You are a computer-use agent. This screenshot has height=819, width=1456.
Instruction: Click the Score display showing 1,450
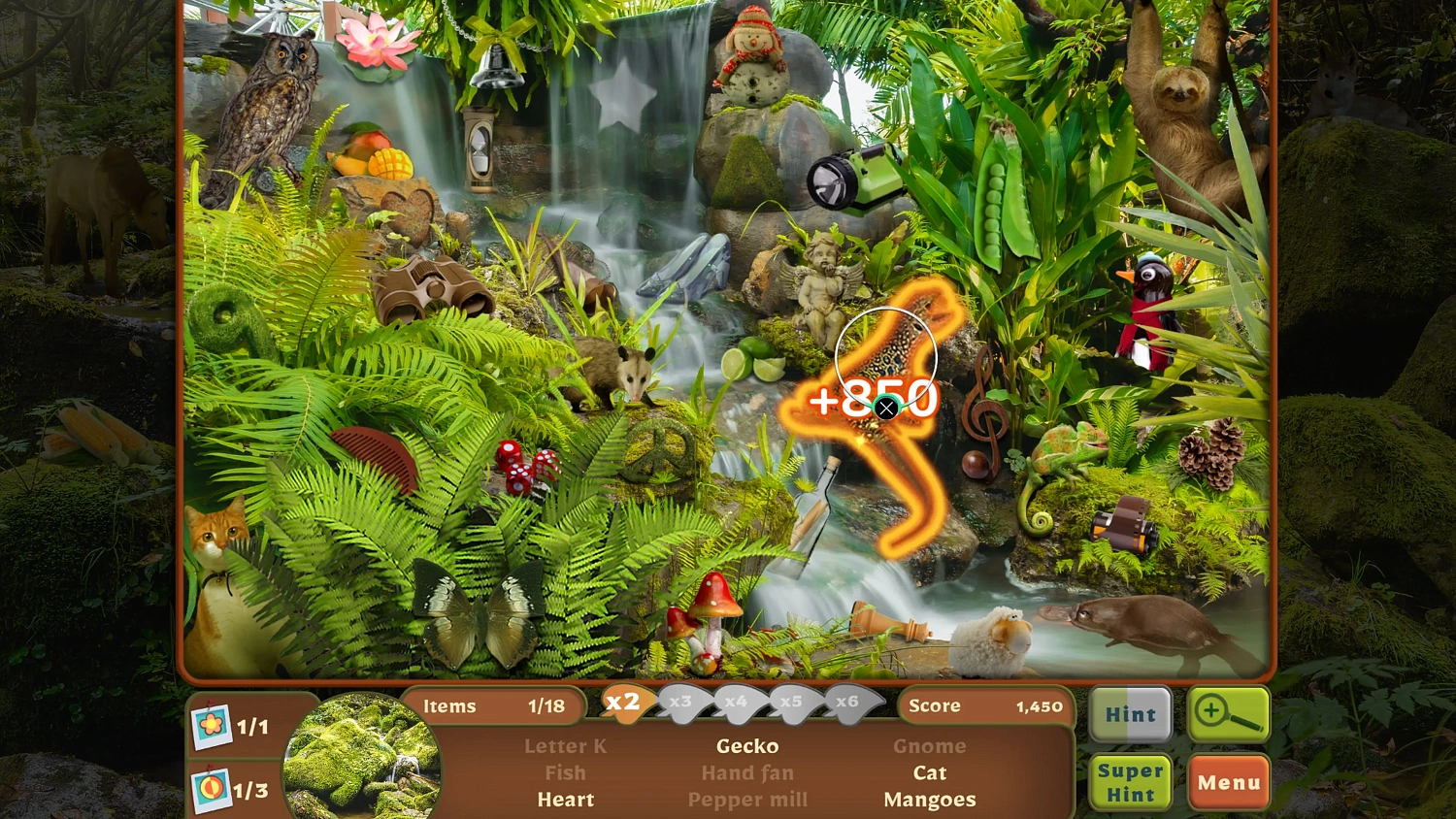(x=985, y=706)
